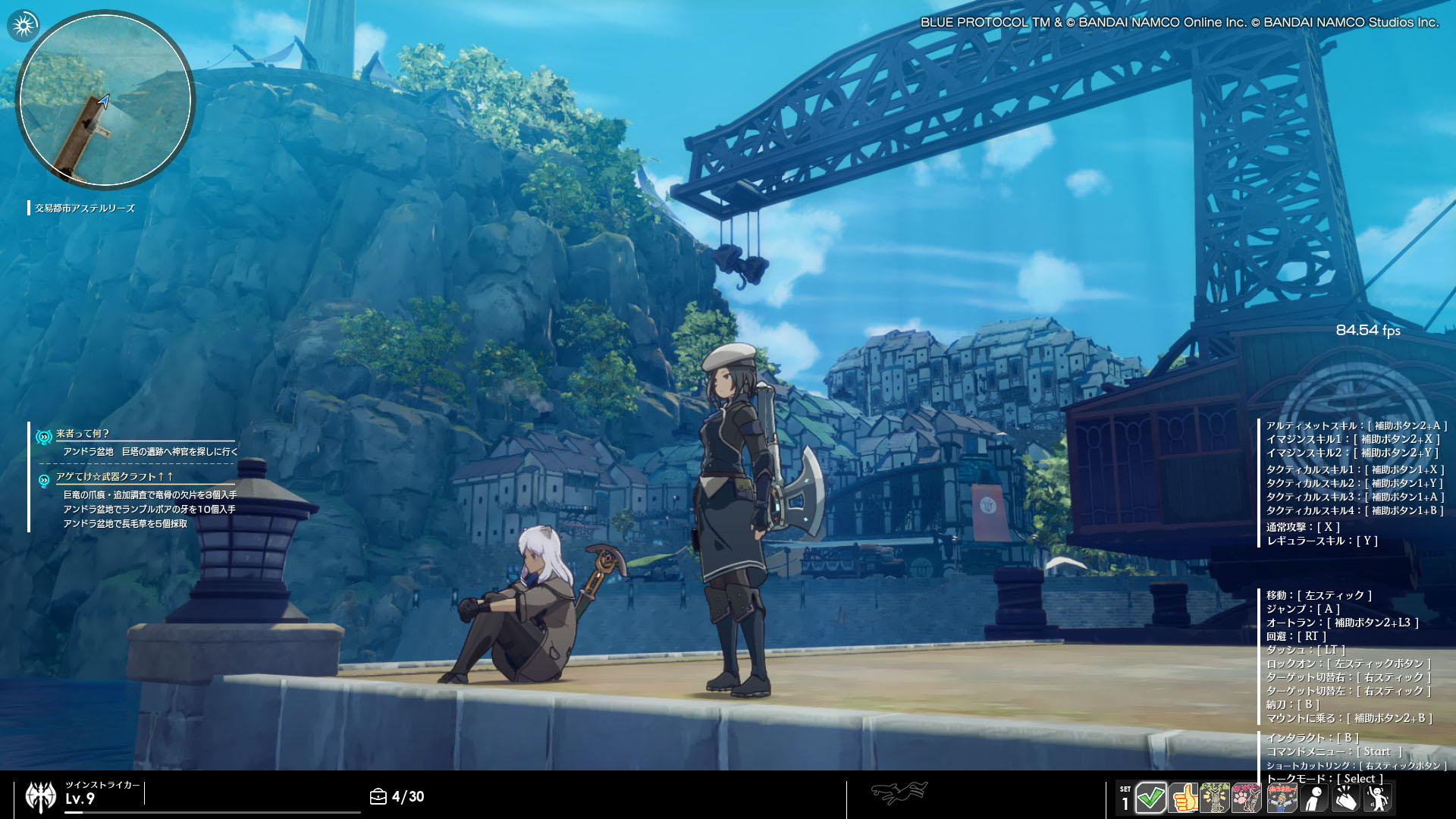Viewport: 1456px width, 819px height.
Task: Send the blue-uniform girl stamp
Action: 1282,798
